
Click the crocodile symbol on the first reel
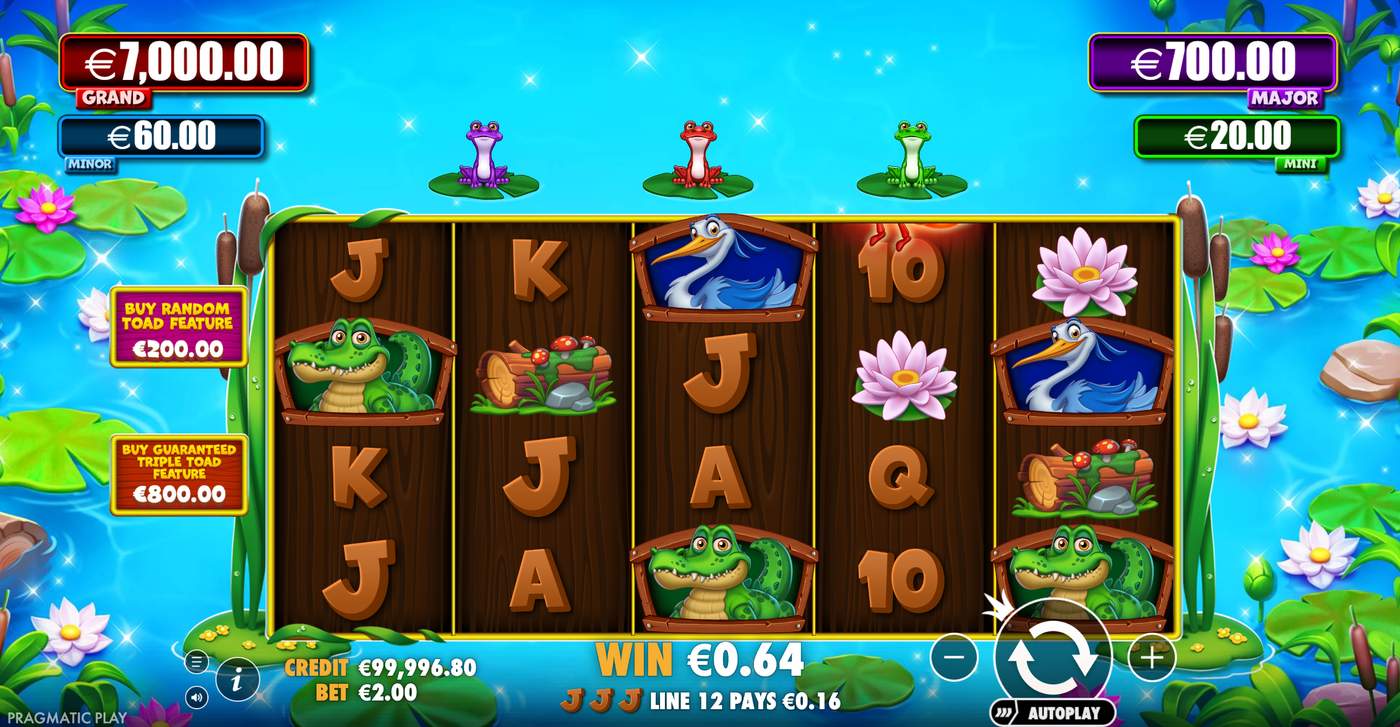click(x=361, y=367)
